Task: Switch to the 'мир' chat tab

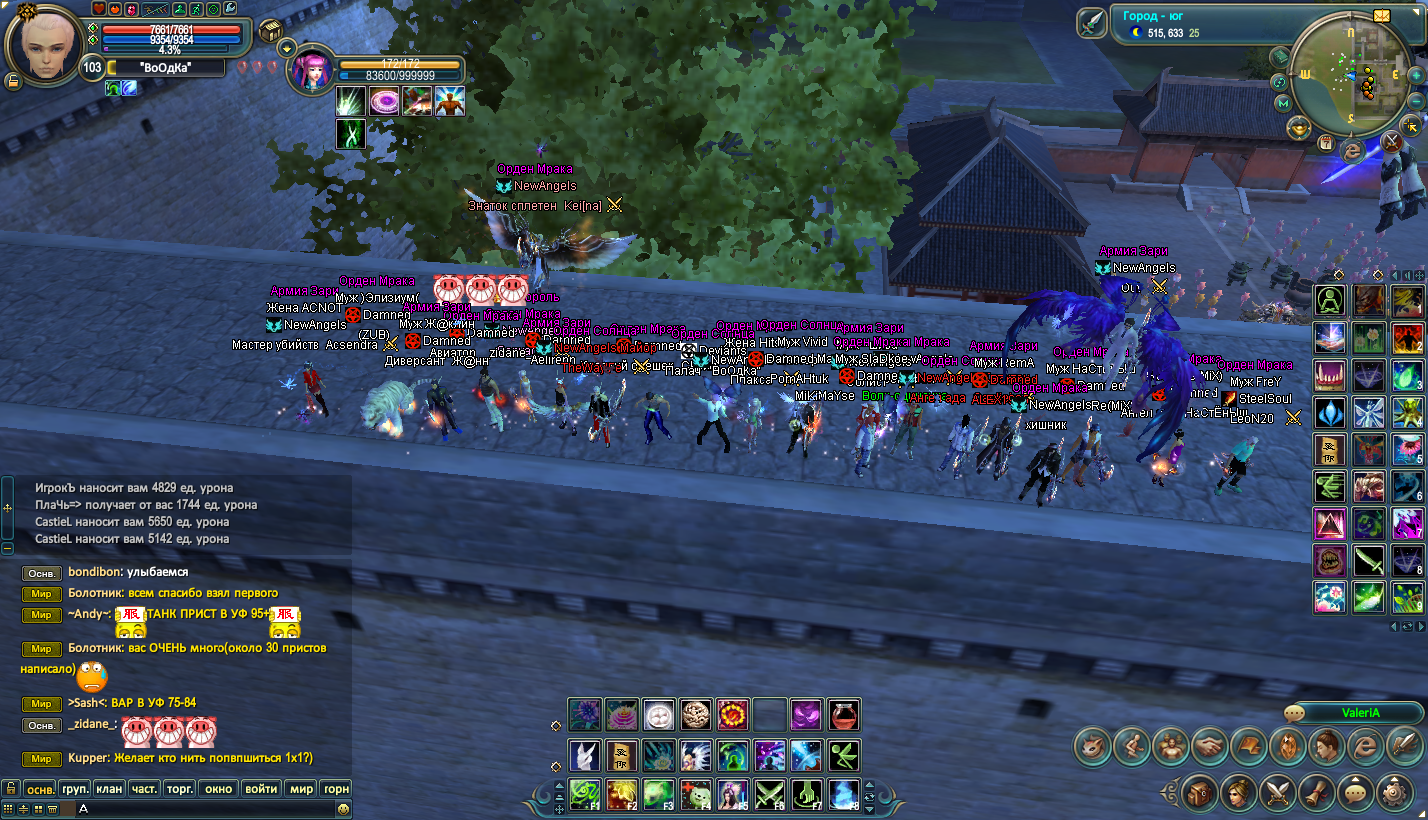Action: (302, 788)
